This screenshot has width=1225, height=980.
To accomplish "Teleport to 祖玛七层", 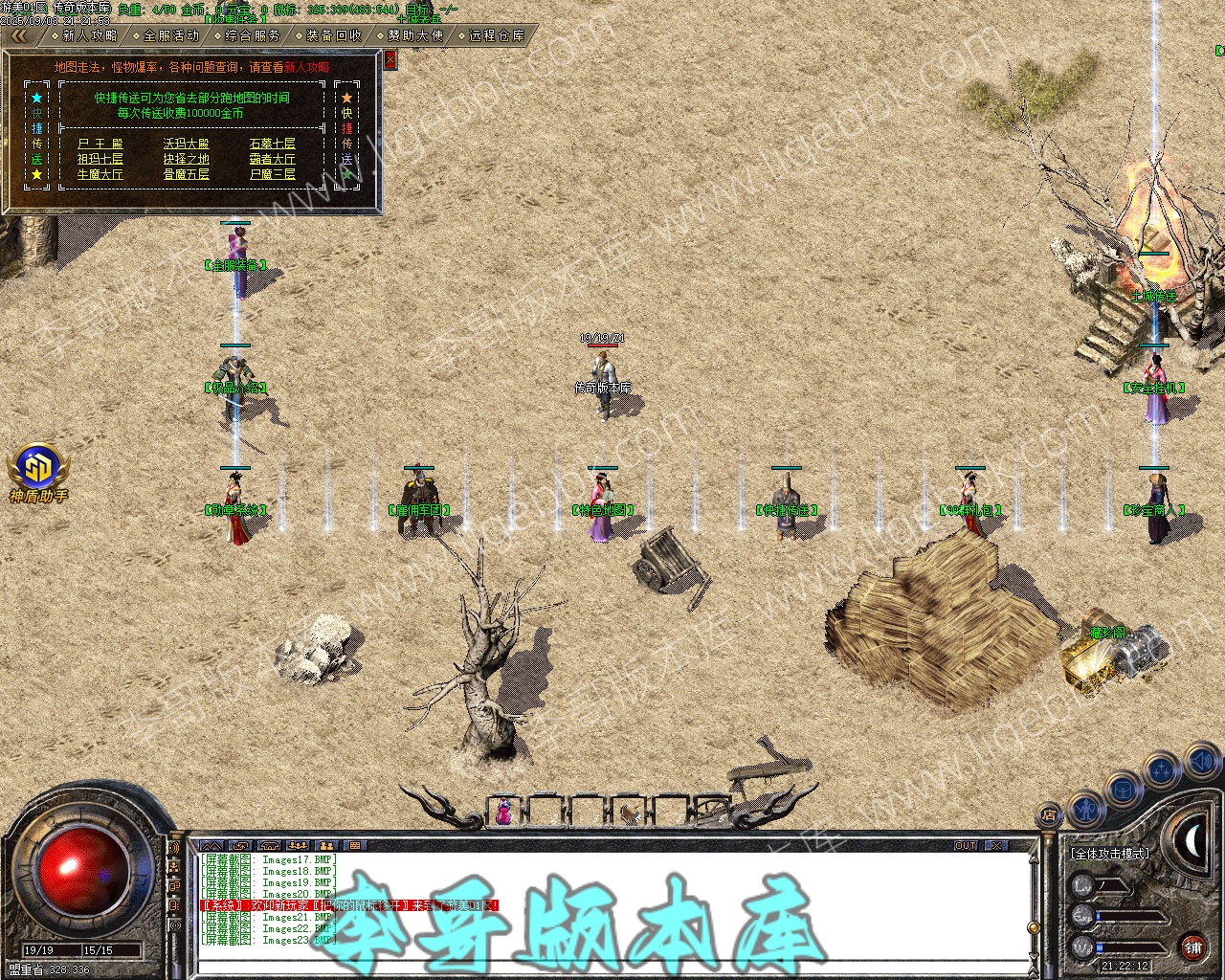I will click(100, 160).
